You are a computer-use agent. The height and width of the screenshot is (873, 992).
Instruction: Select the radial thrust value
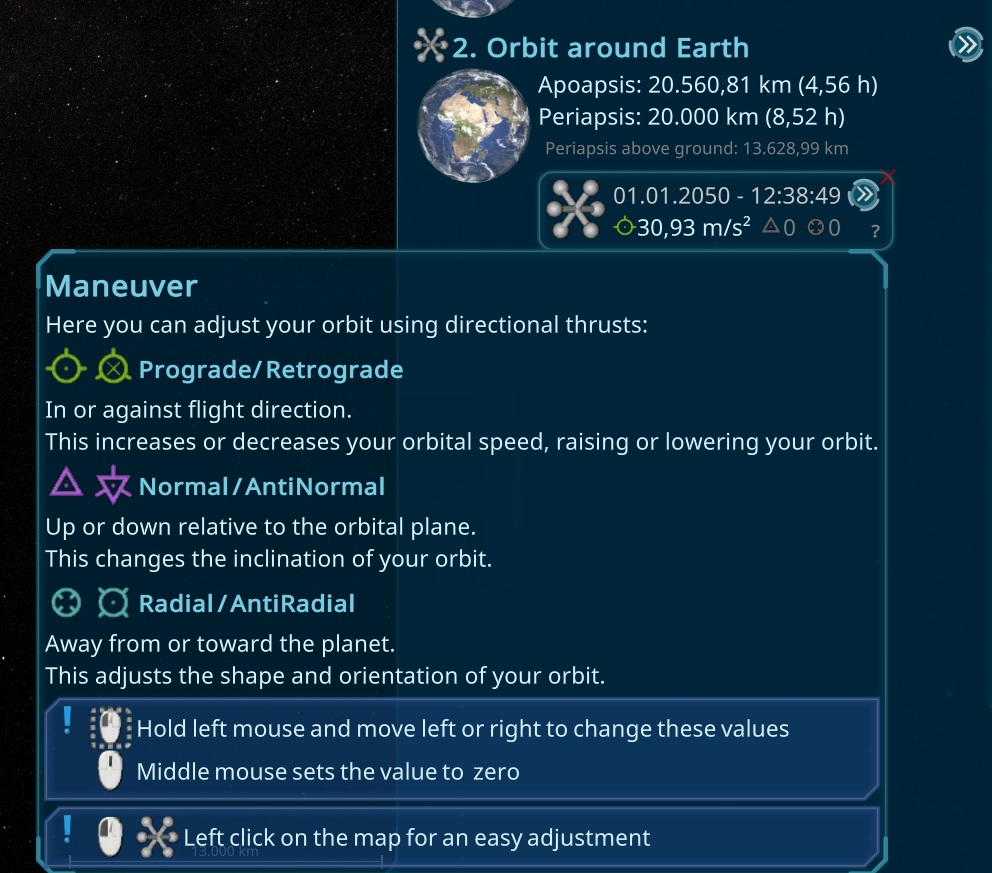824,228
